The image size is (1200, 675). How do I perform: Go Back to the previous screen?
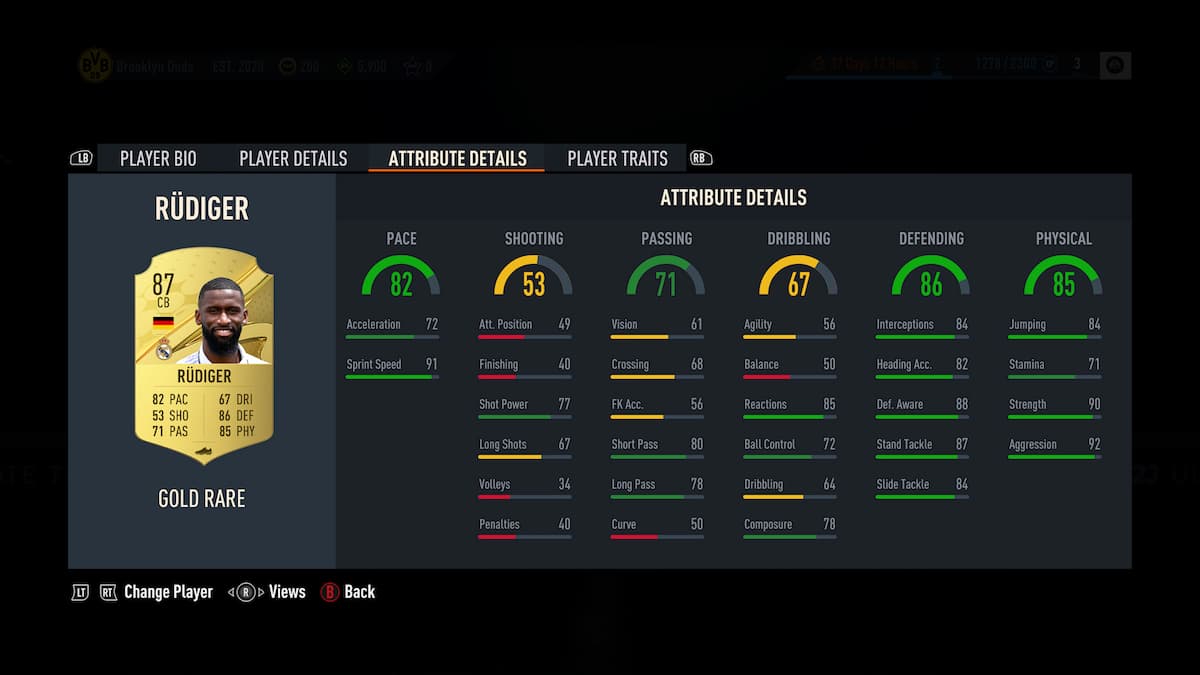pos(359,592)
